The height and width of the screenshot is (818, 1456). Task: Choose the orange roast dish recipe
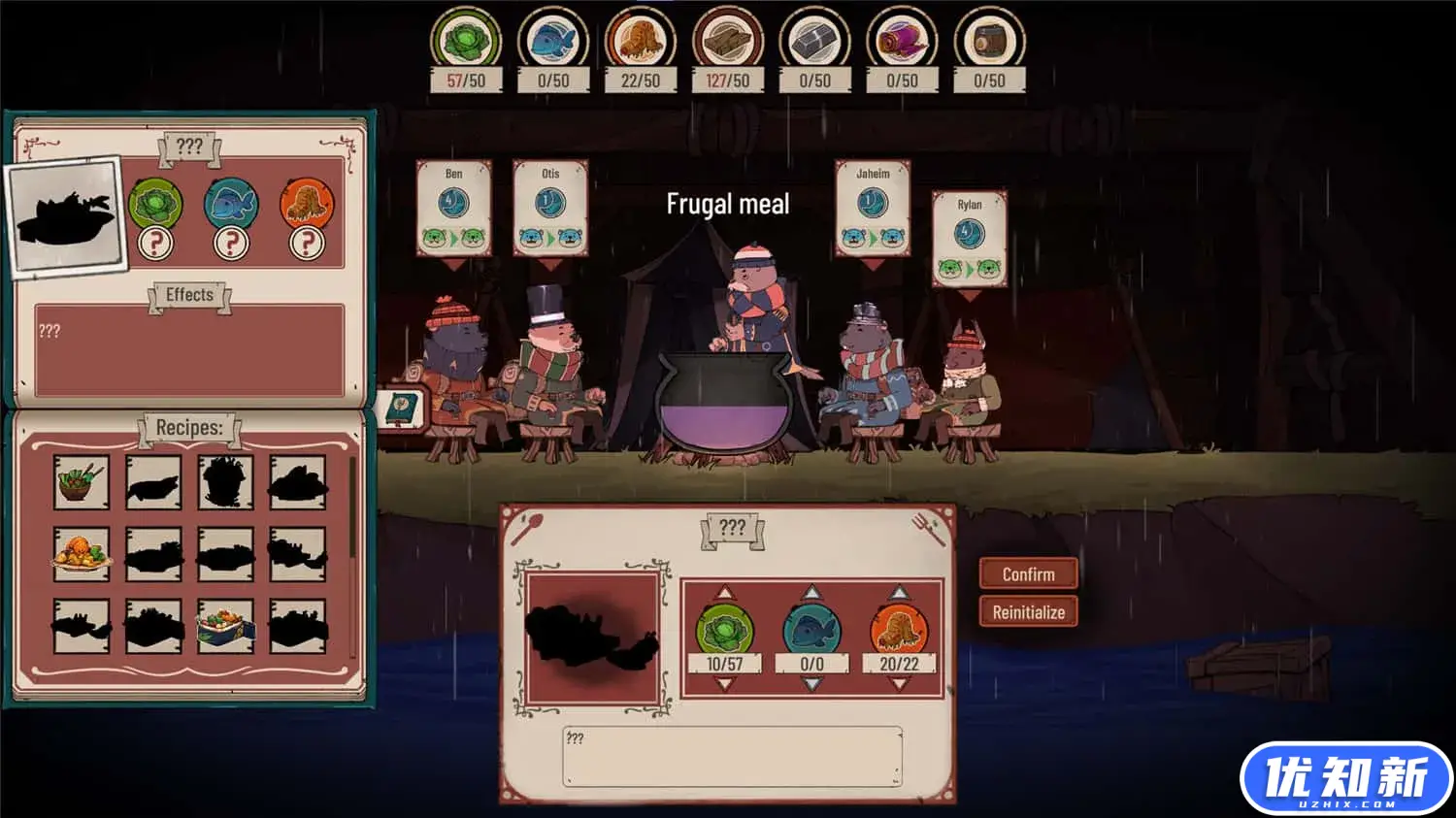click(82, 554)
